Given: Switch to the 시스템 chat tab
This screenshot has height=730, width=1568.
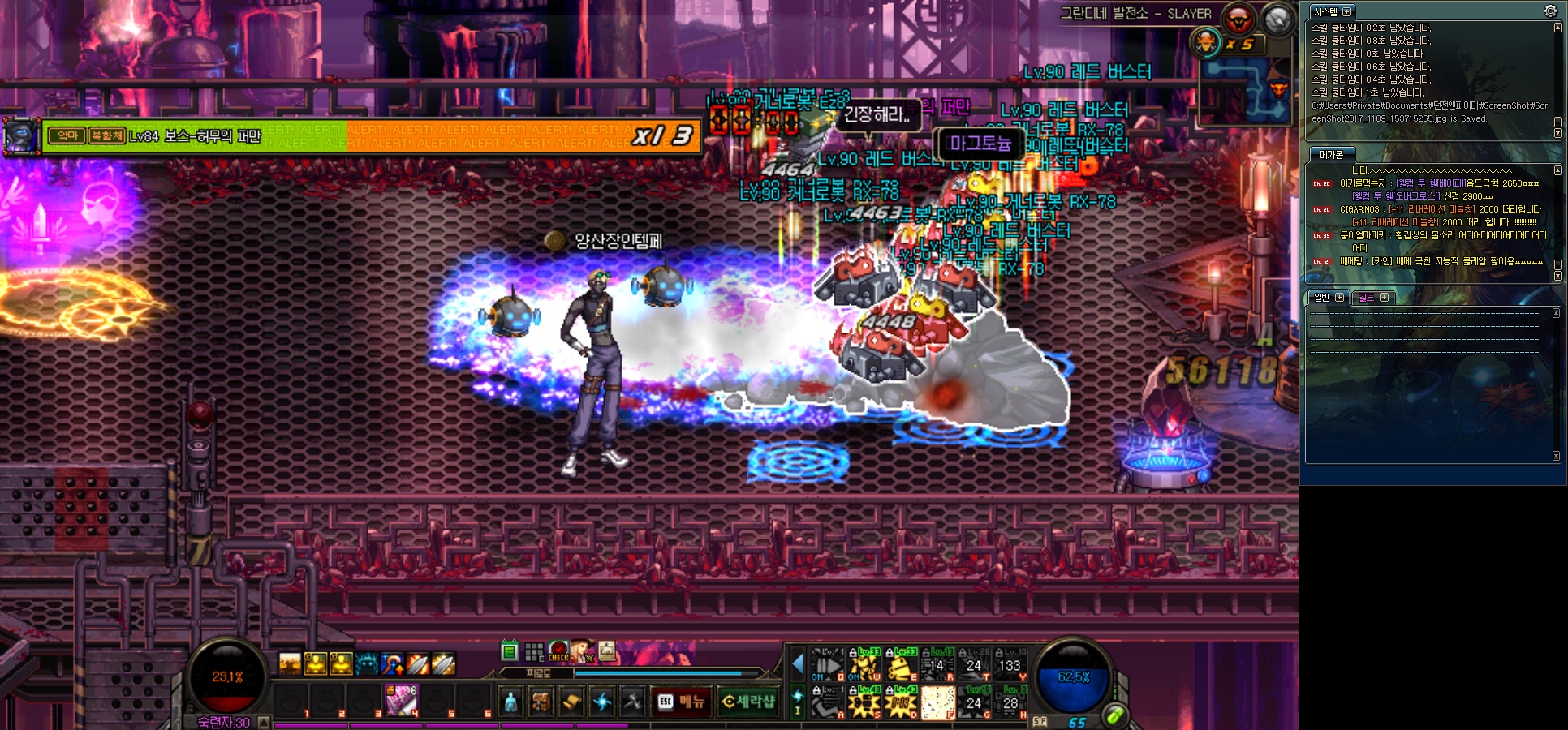Looking at the screenshot, I should [1326, 11].
